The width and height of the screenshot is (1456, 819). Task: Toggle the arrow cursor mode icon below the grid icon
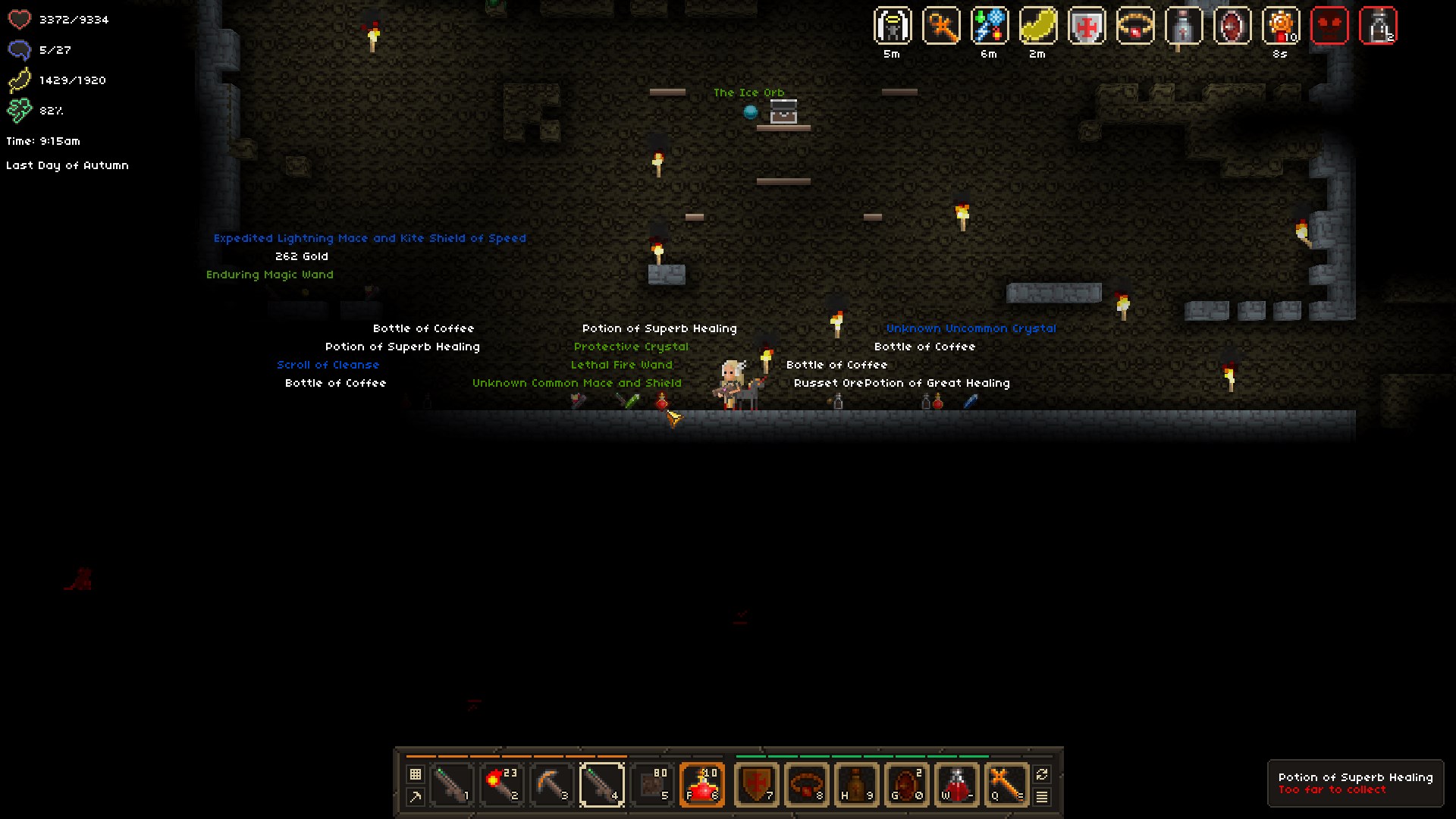point(415,795)
